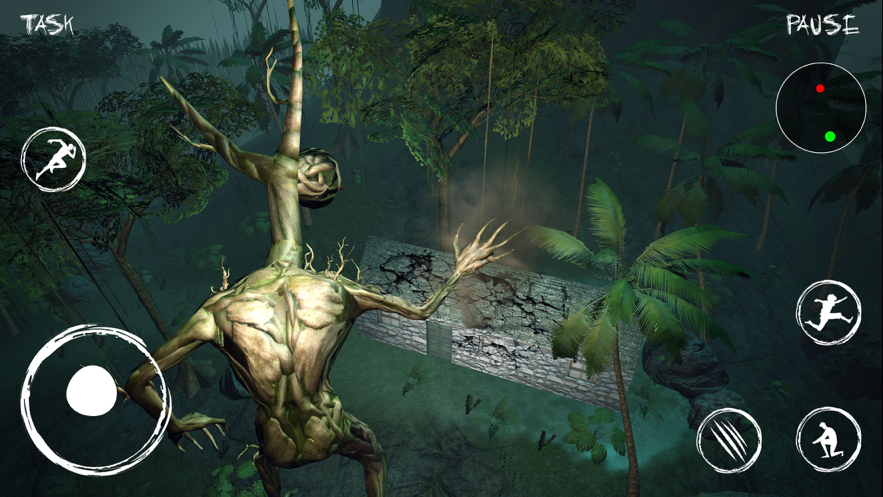Trigger the jump action button
Image resolution: width=883 pixels, height=497 pixels.
point(829,313)
